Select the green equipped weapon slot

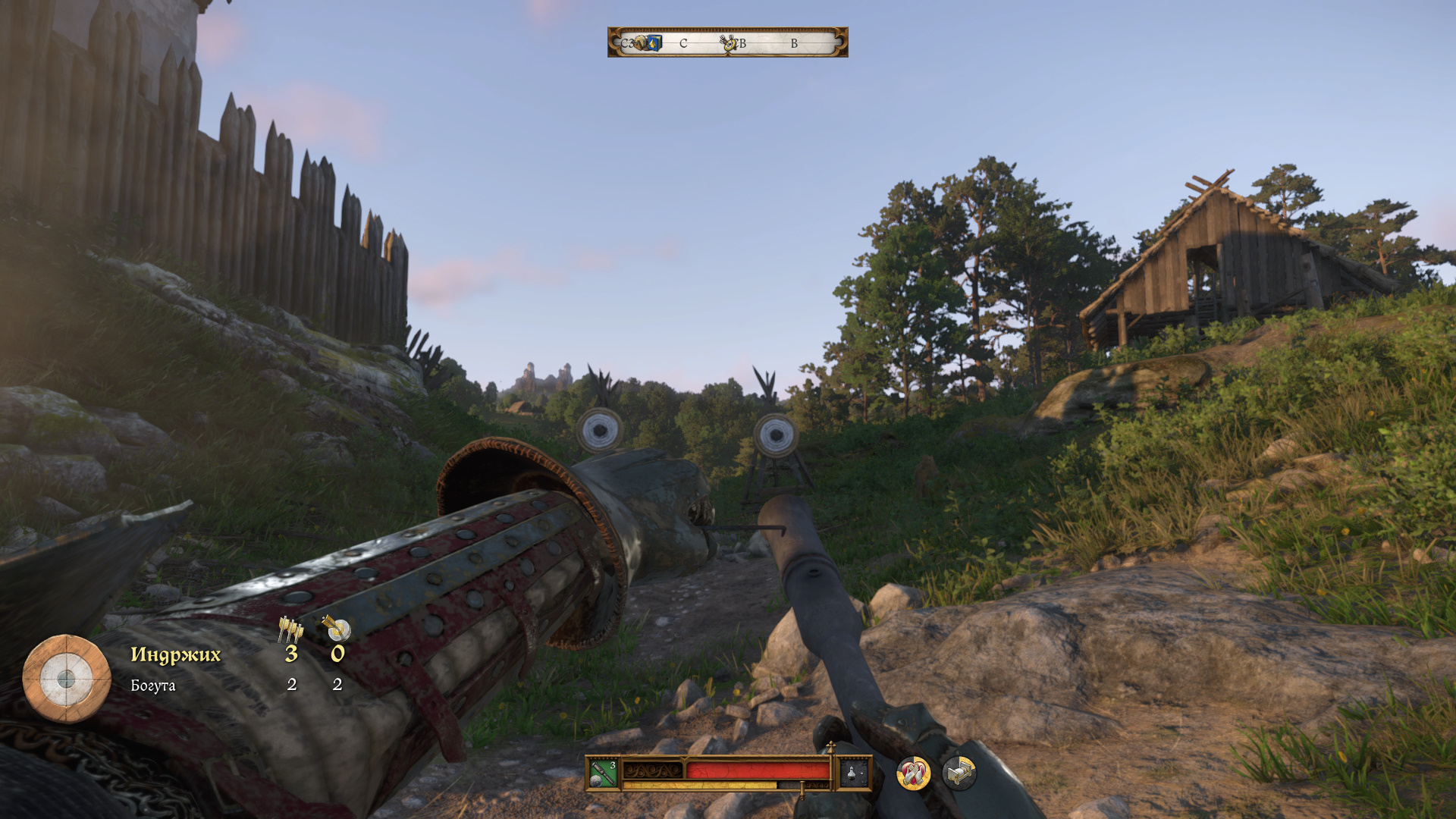click(604, 773)
